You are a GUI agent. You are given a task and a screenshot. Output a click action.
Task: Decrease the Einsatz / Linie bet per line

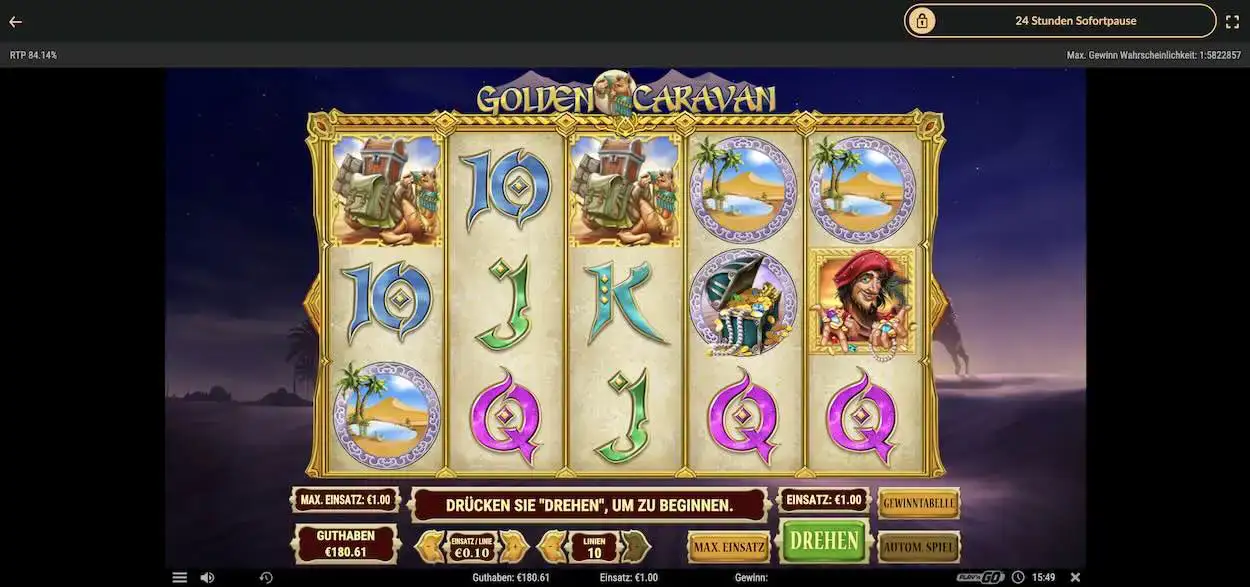point(430,546)
